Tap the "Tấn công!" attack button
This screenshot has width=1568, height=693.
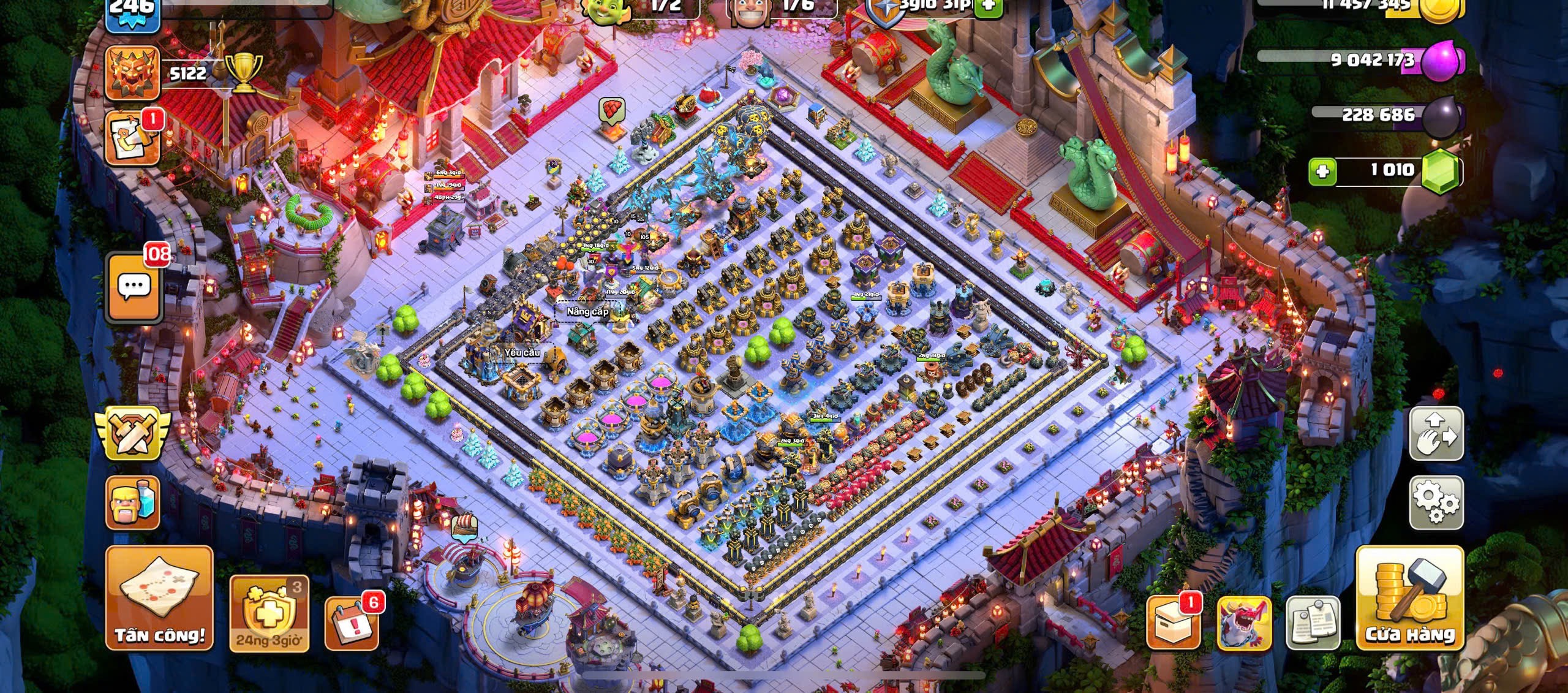(x=159, y=597)
